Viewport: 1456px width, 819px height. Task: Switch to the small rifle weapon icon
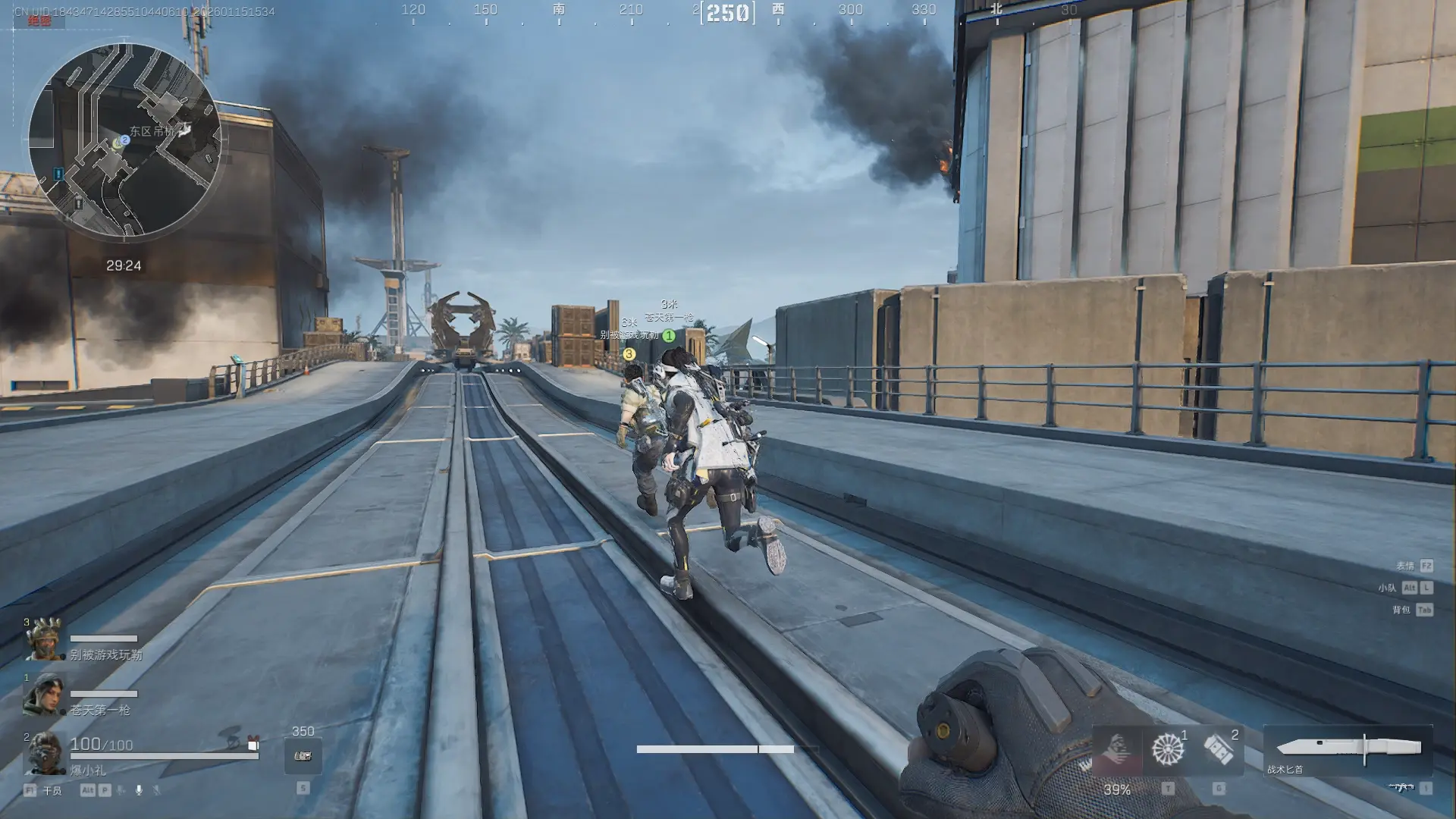1401,788
